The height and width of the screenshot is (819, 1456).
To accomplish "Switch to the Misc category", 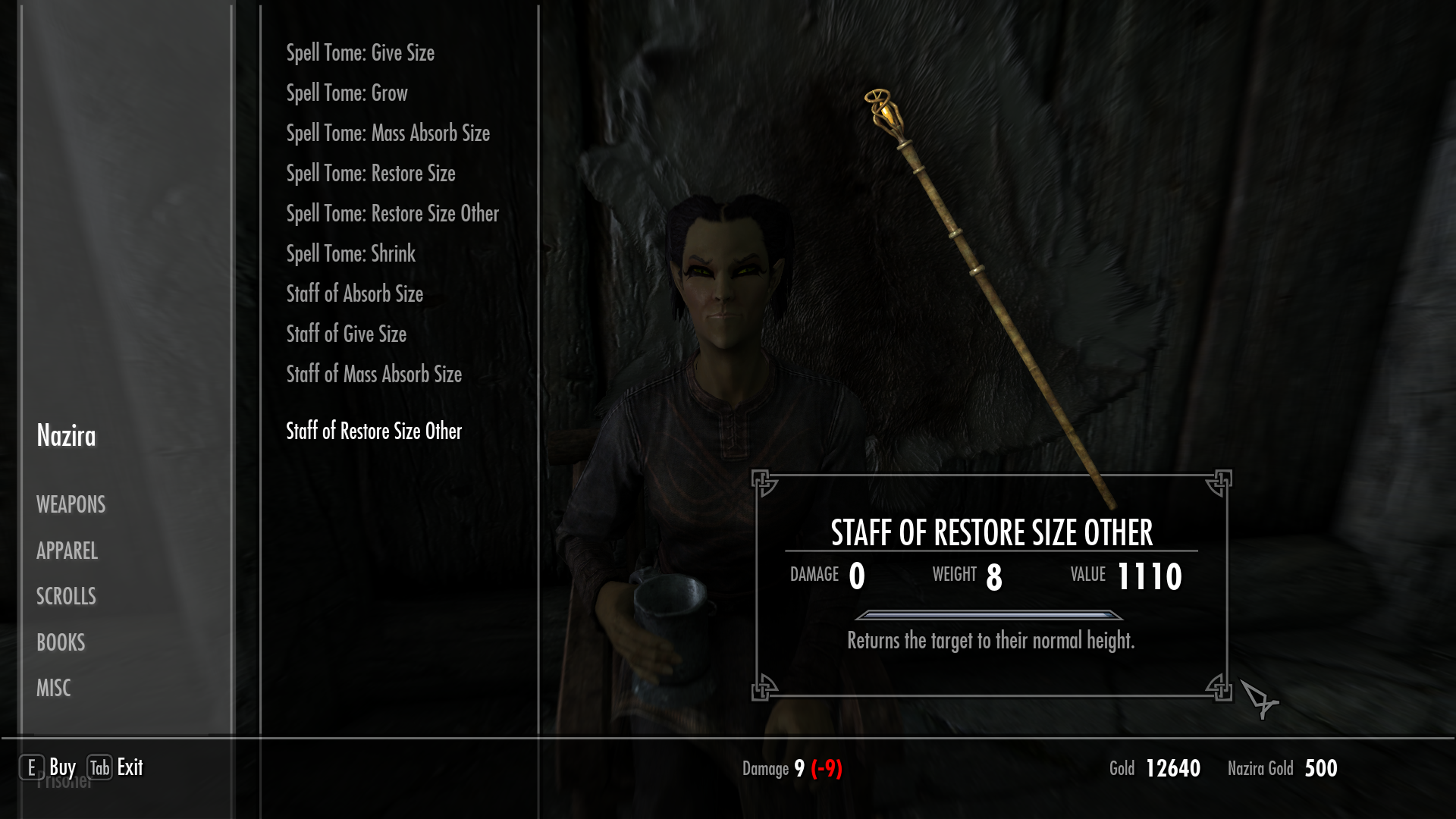I will 53,689.
